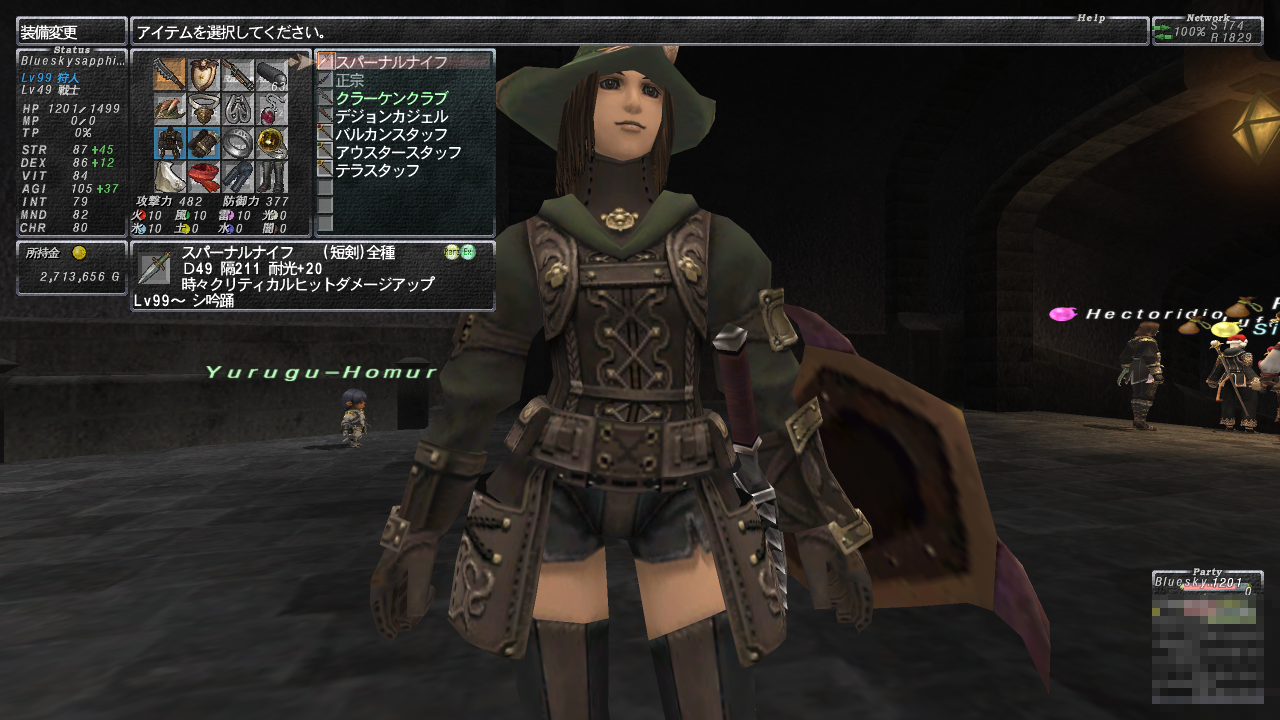Choose the green feathered hat head slot
This screenshot has height=720, width=1280.
[x=170, y=109]
